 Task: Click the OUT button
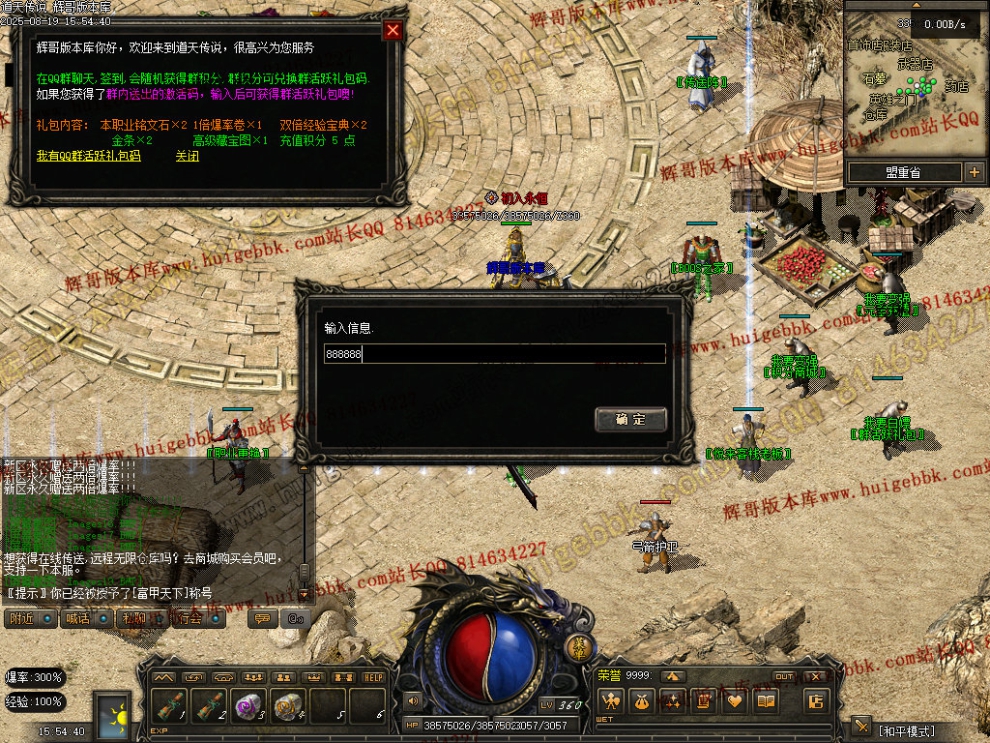[784, 677]
